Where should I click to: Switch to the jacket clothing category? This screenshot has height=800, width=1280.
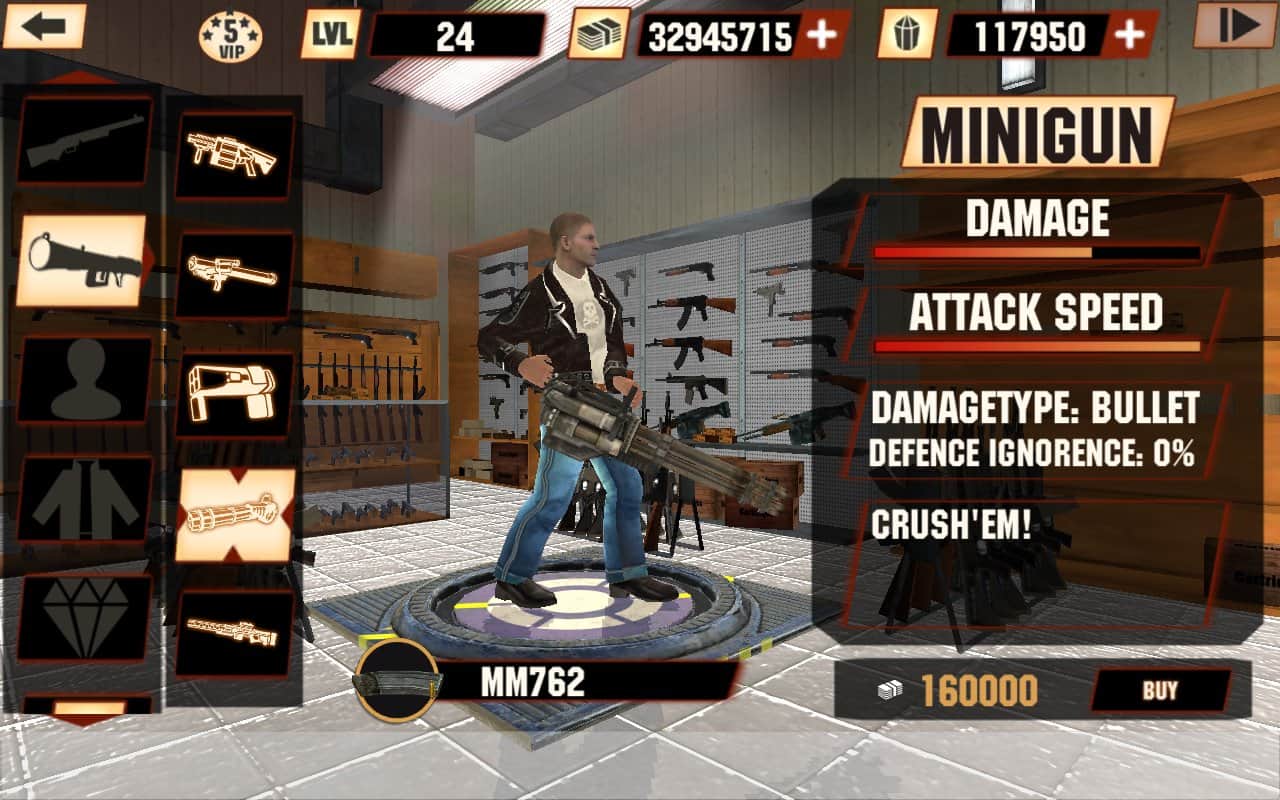point(85,498)
